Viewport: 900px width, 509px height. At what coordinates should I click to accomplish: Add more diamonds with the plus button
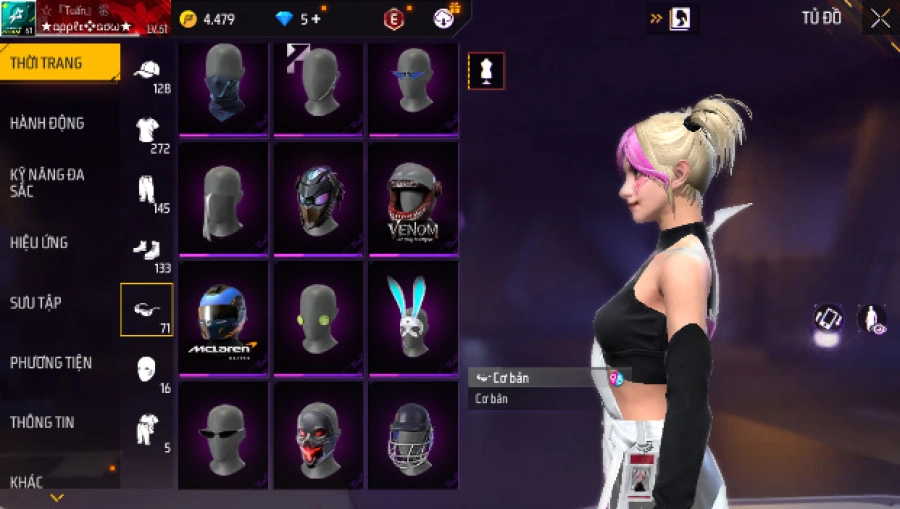316,19
